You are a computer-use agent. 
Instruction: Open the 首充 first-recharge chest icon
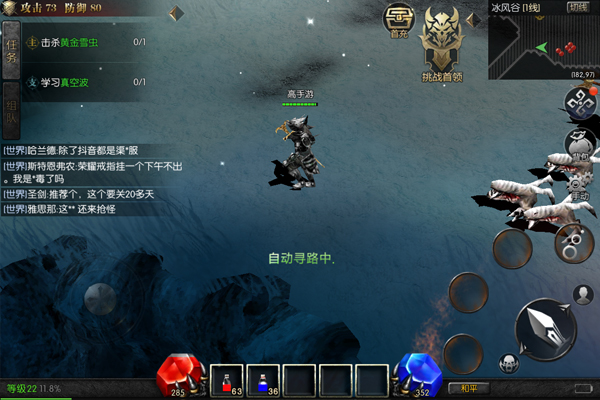(400, 20)
